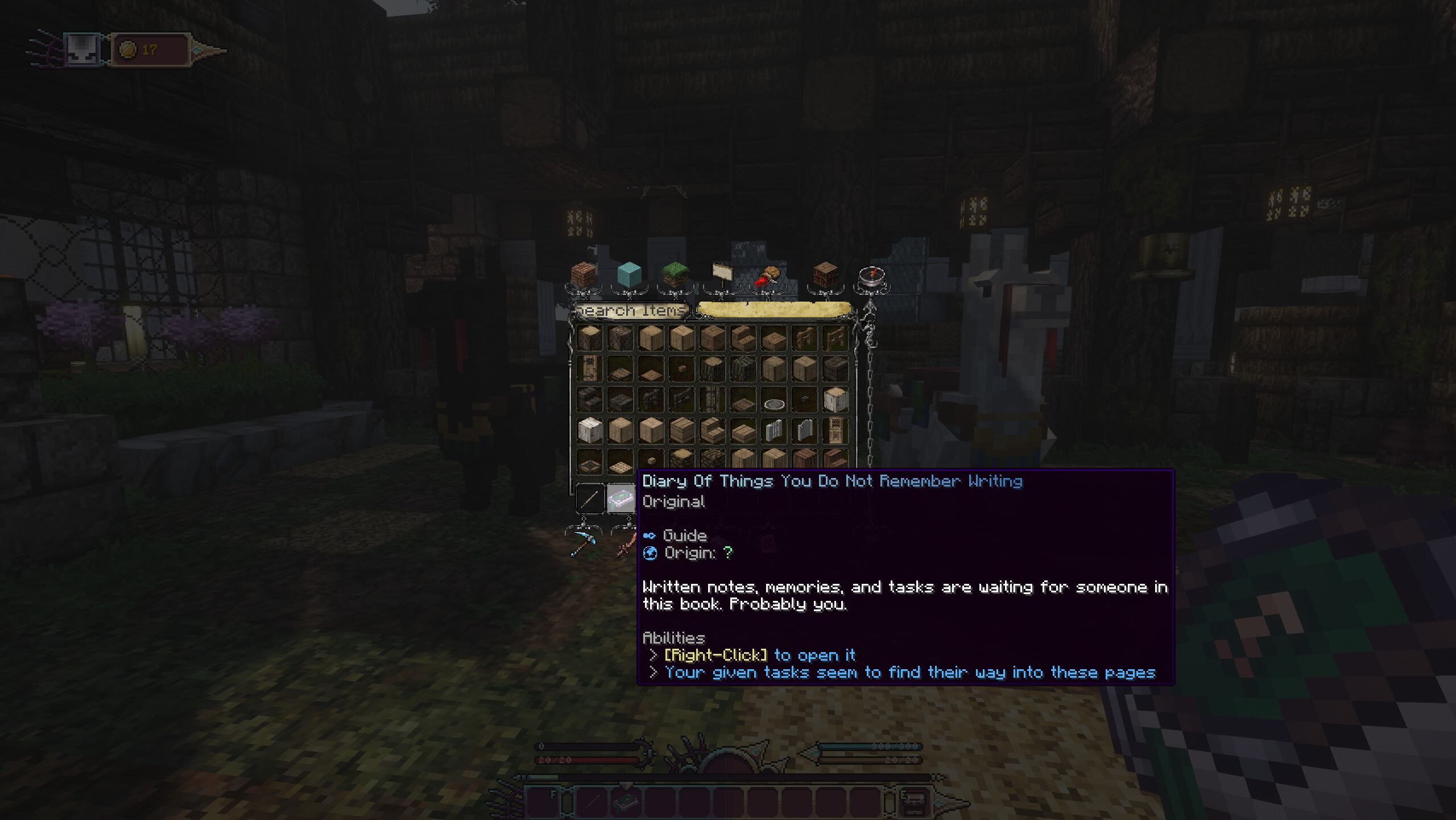The height and width of the screenshot is (820, 1456).
Task: Click the parchment search text field
Action: 773,310
